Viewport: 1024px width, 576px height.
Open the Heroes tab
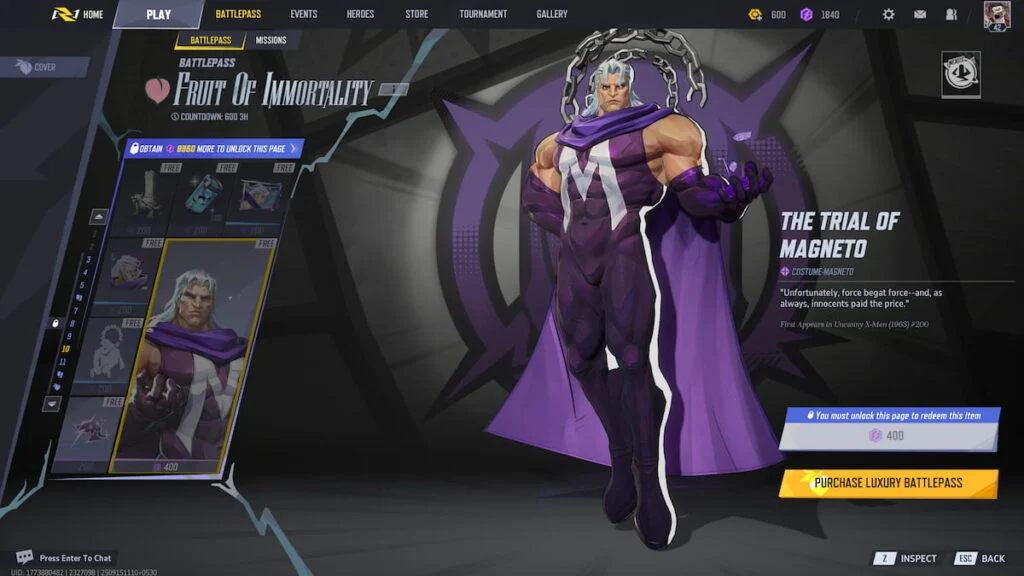pos(360,14)
